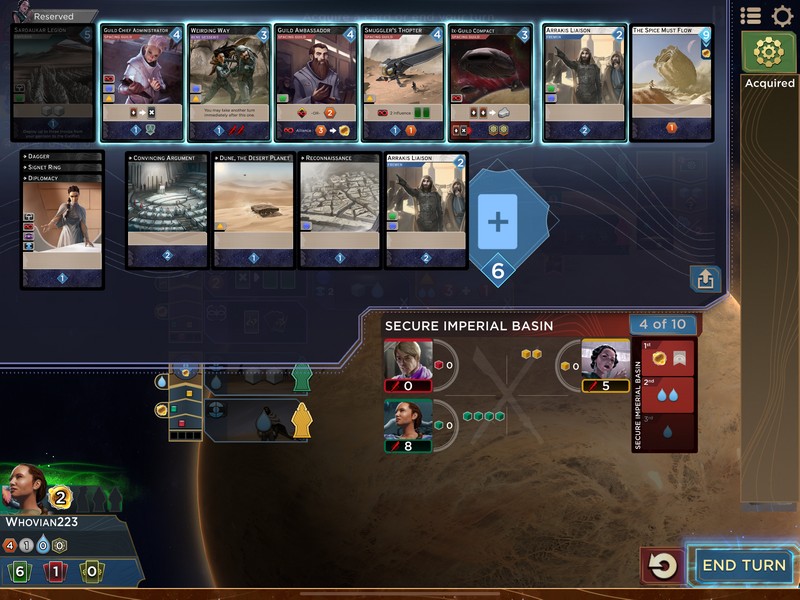Open the settings gear menu
The image size is (800, 600).
(781, 16)
